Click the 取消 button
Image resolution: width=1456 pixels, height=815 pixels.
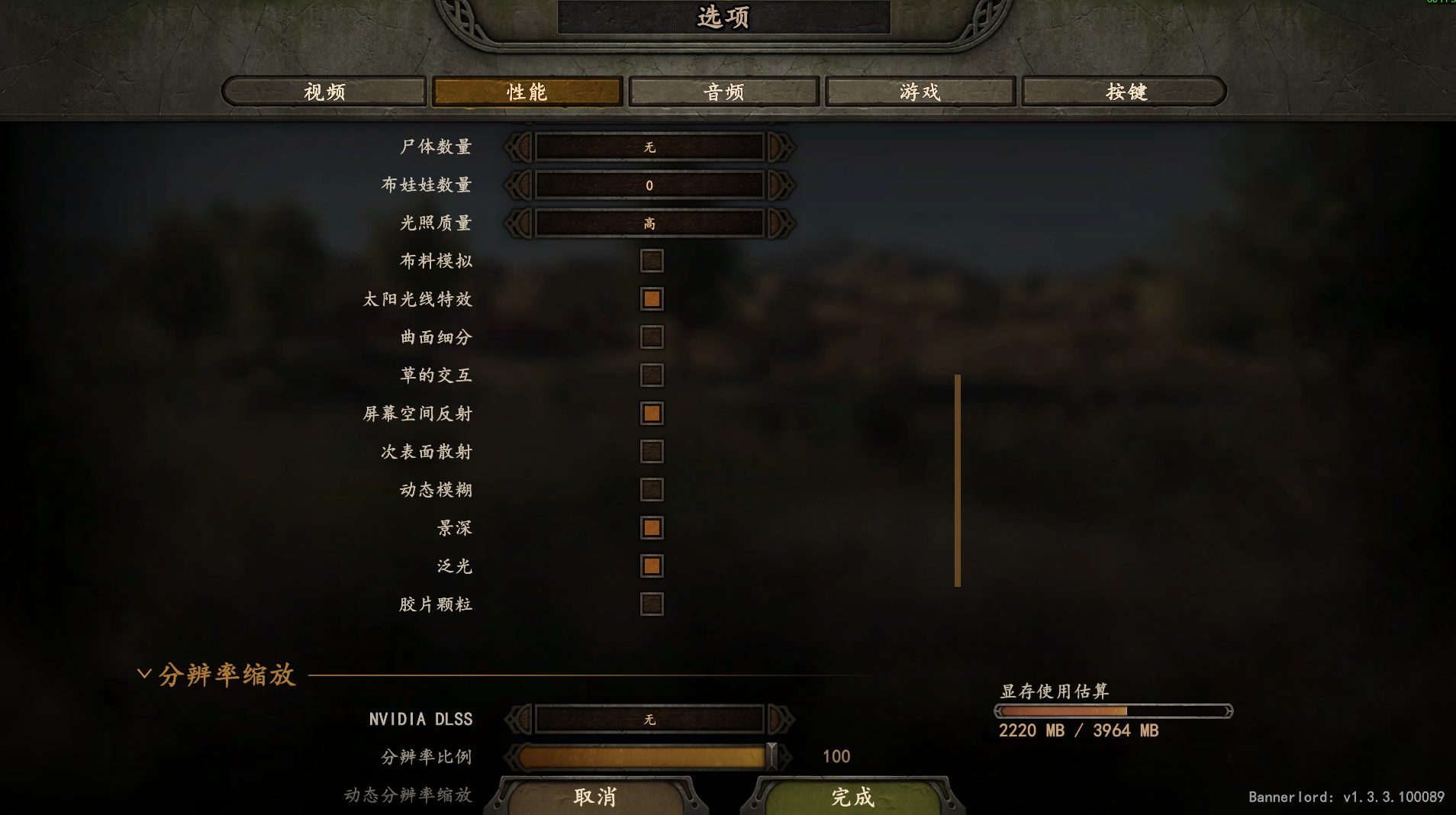click(x=597, y=797)
